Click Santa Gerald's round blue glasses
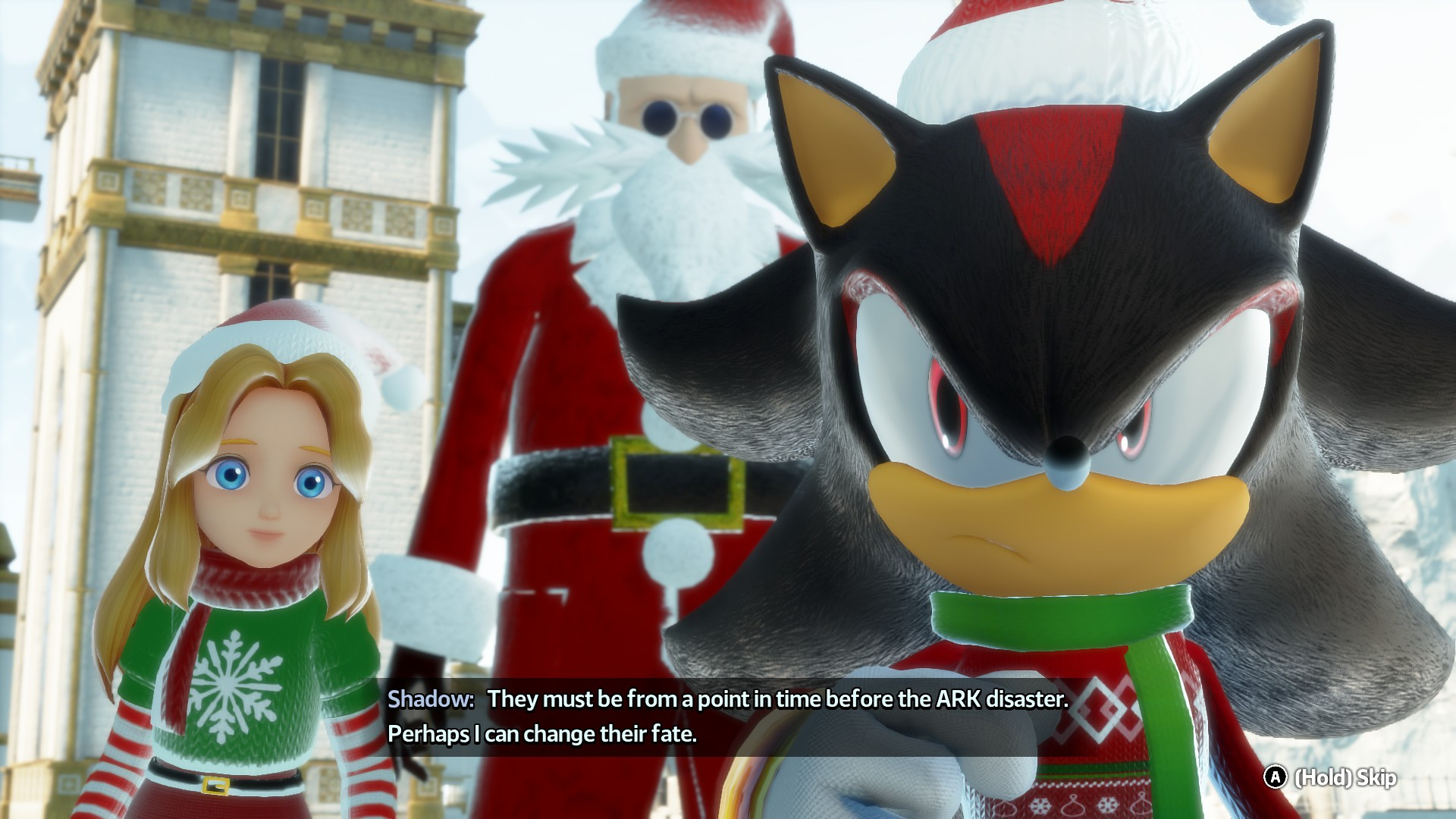Image resolution: width=1456 pixels, height=819 pixels. pyautogui.click(x=686, y=114)
